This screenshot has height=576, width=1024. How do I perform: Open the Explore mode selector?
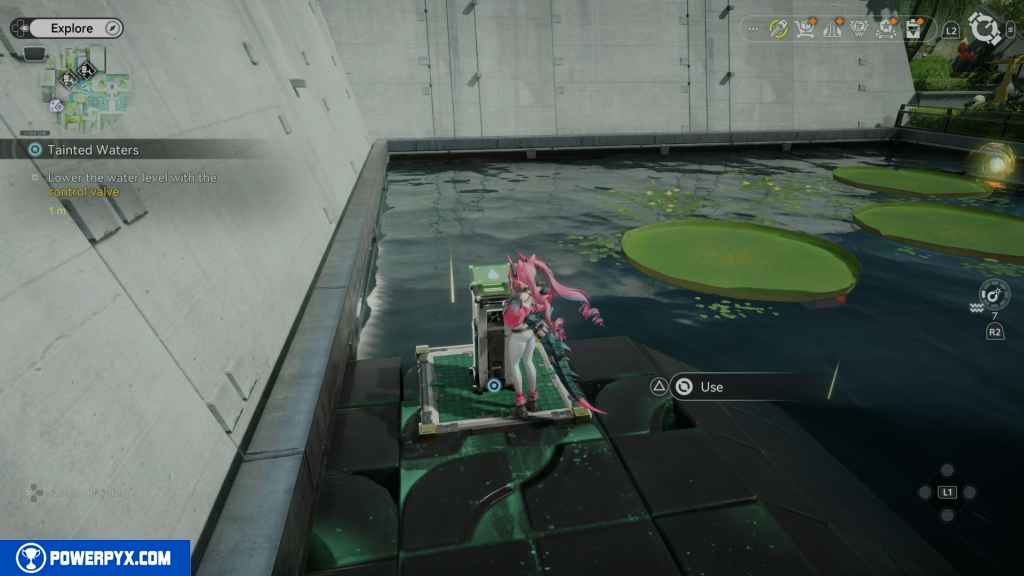(70, 28)
